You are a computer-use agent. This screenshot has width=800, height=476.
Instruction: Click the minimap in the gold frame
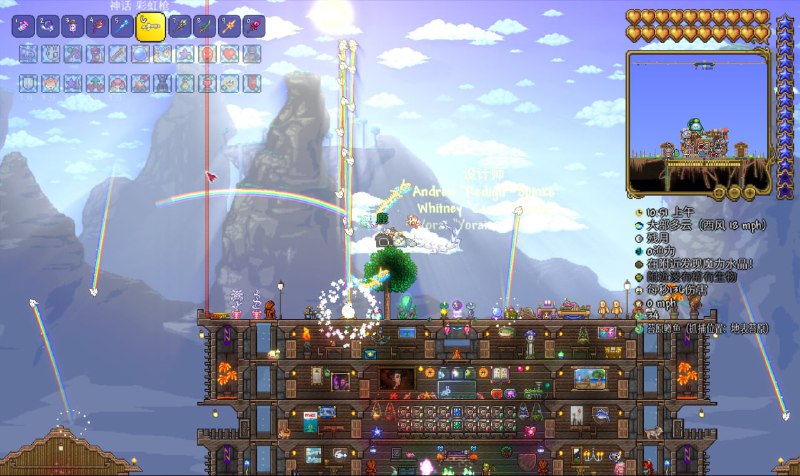coord(699,120)
